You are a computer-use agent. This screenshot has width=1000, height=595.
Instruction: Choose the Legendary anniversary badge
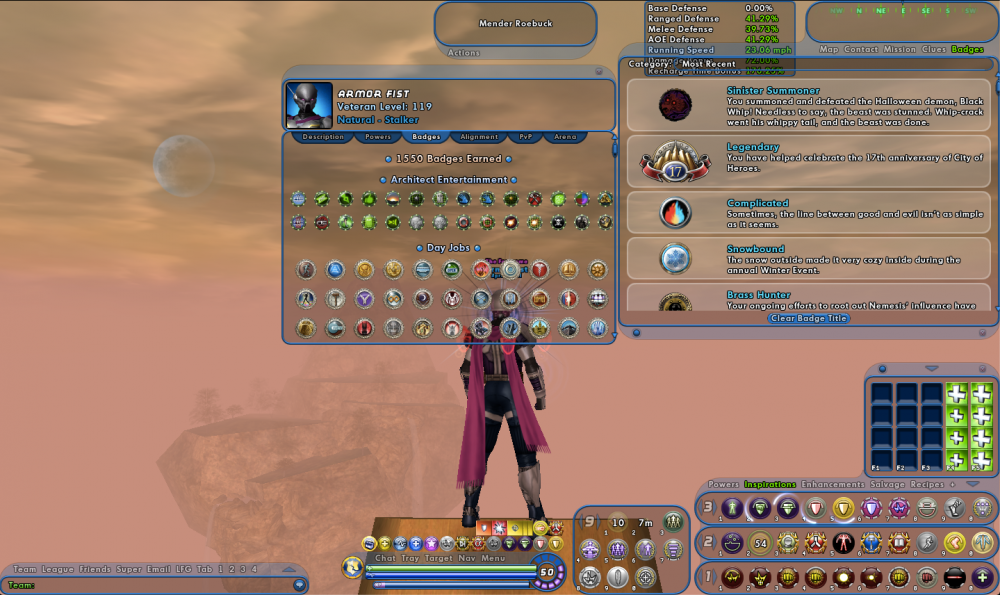(808, 160)
